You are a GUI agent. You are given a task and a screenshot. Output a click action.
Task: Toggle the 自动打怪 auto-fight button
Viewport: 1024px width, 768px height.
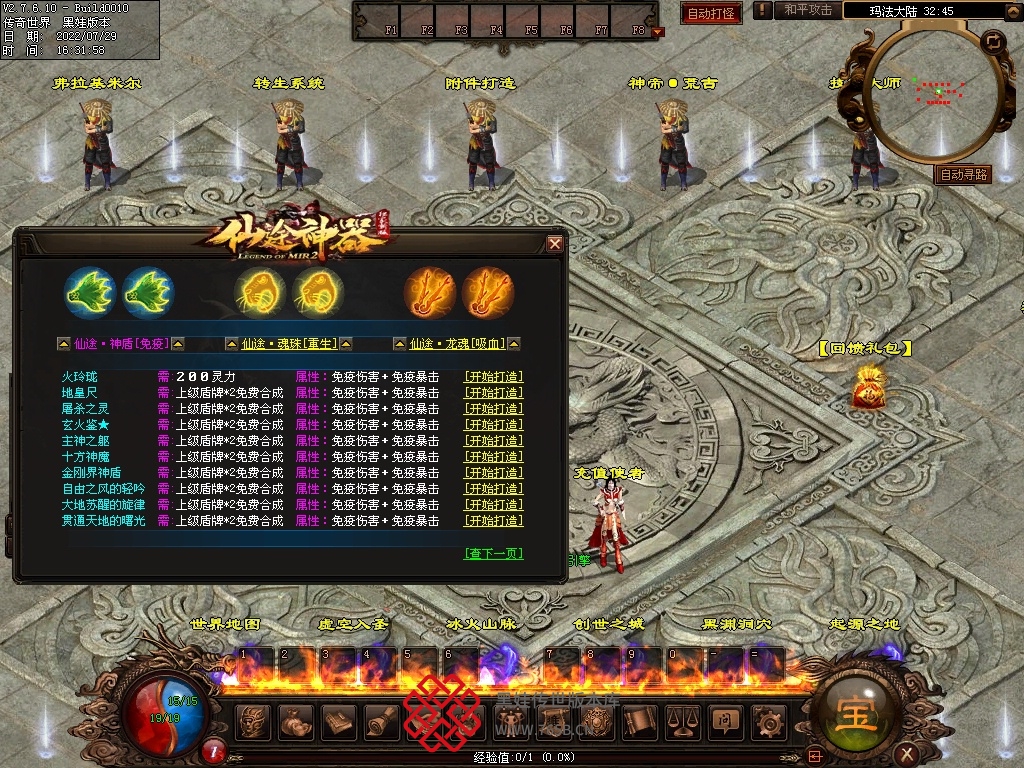pyautogui.click(x=711, y=13)
